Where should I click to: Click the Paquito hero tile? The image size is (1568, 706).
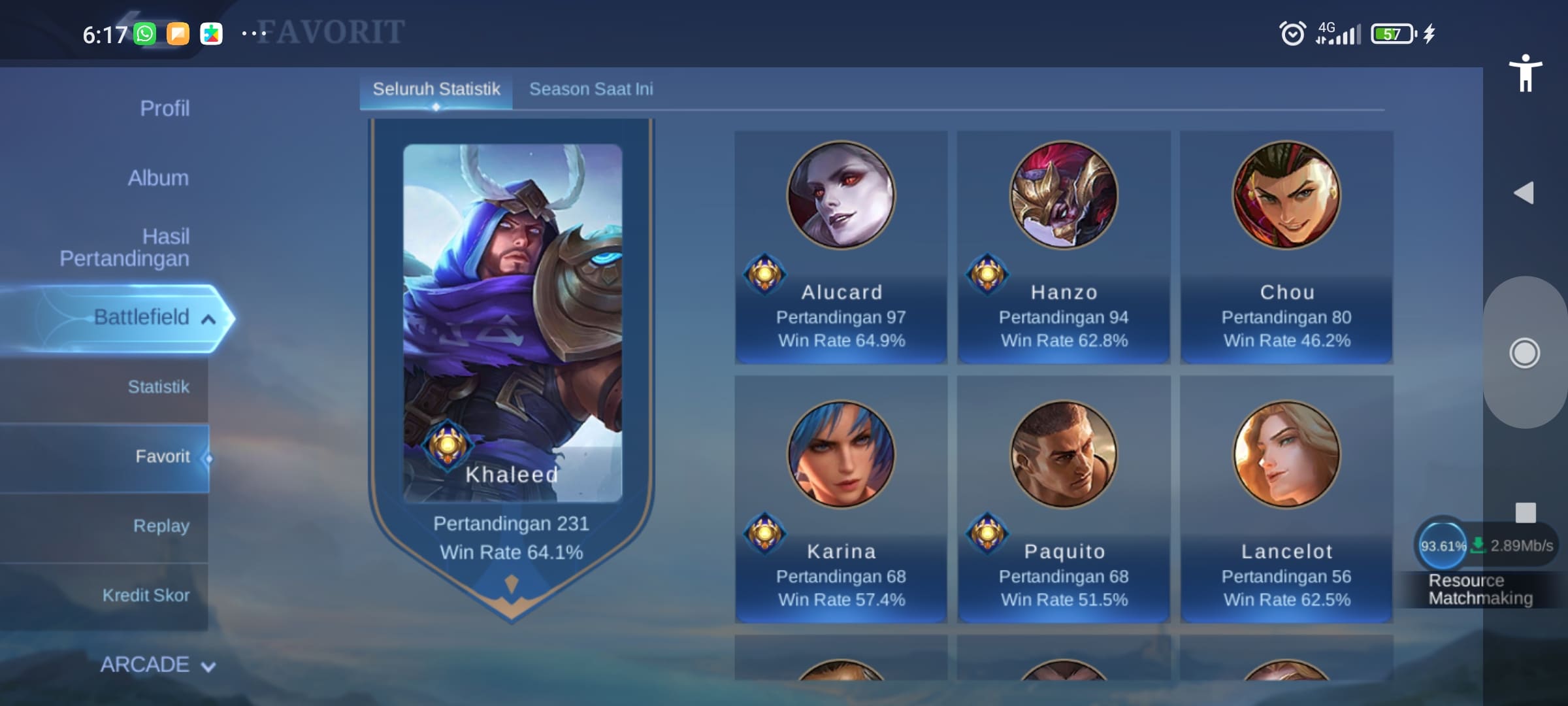[1064, 499]
